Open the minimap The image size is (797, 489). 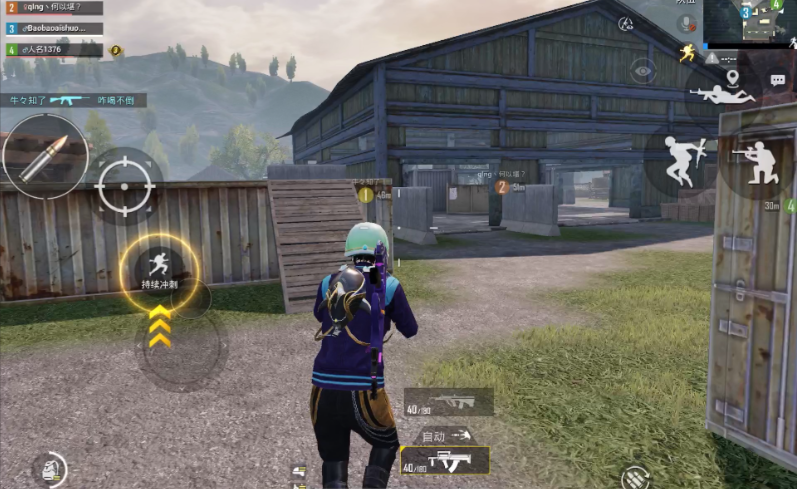(750, 23)
